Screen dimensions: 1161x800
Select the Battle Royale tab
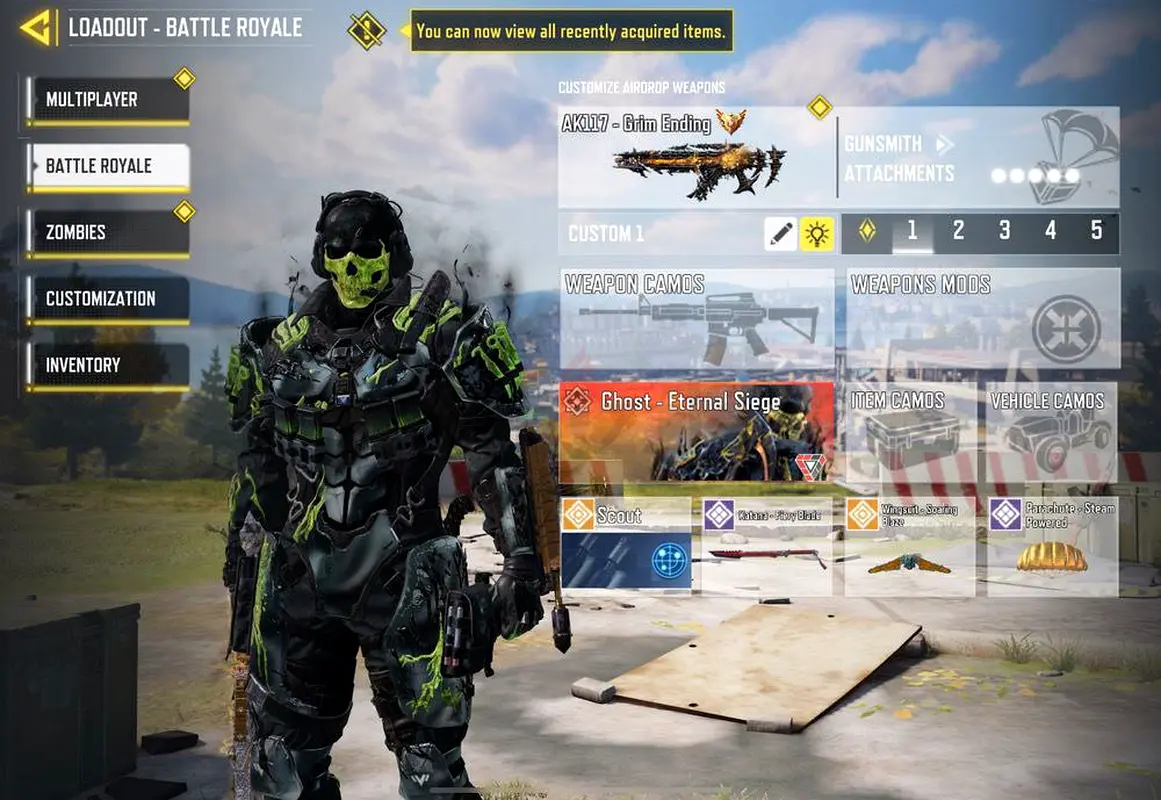point(108,166)
